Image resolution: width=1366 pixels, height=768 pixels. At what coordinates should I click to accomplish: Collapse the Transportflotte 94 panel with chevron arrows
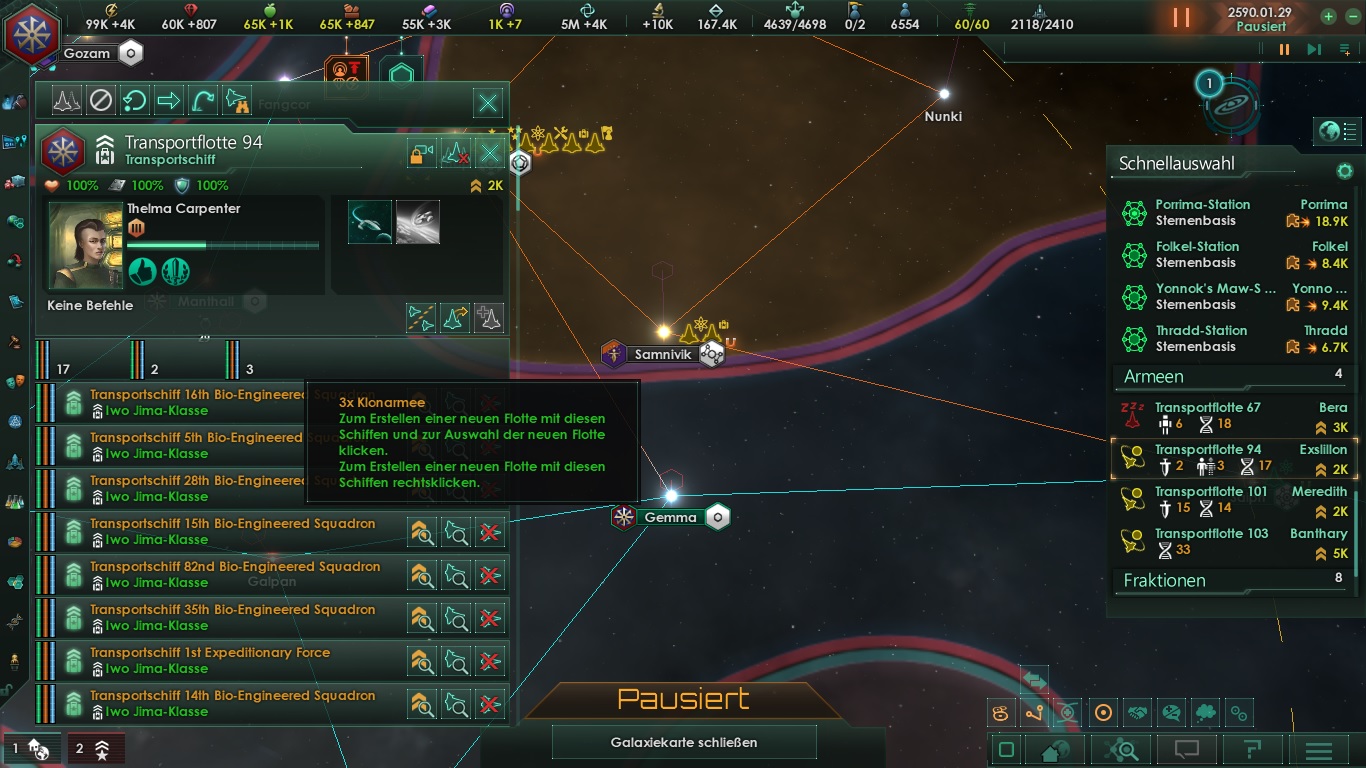[106, 140]
